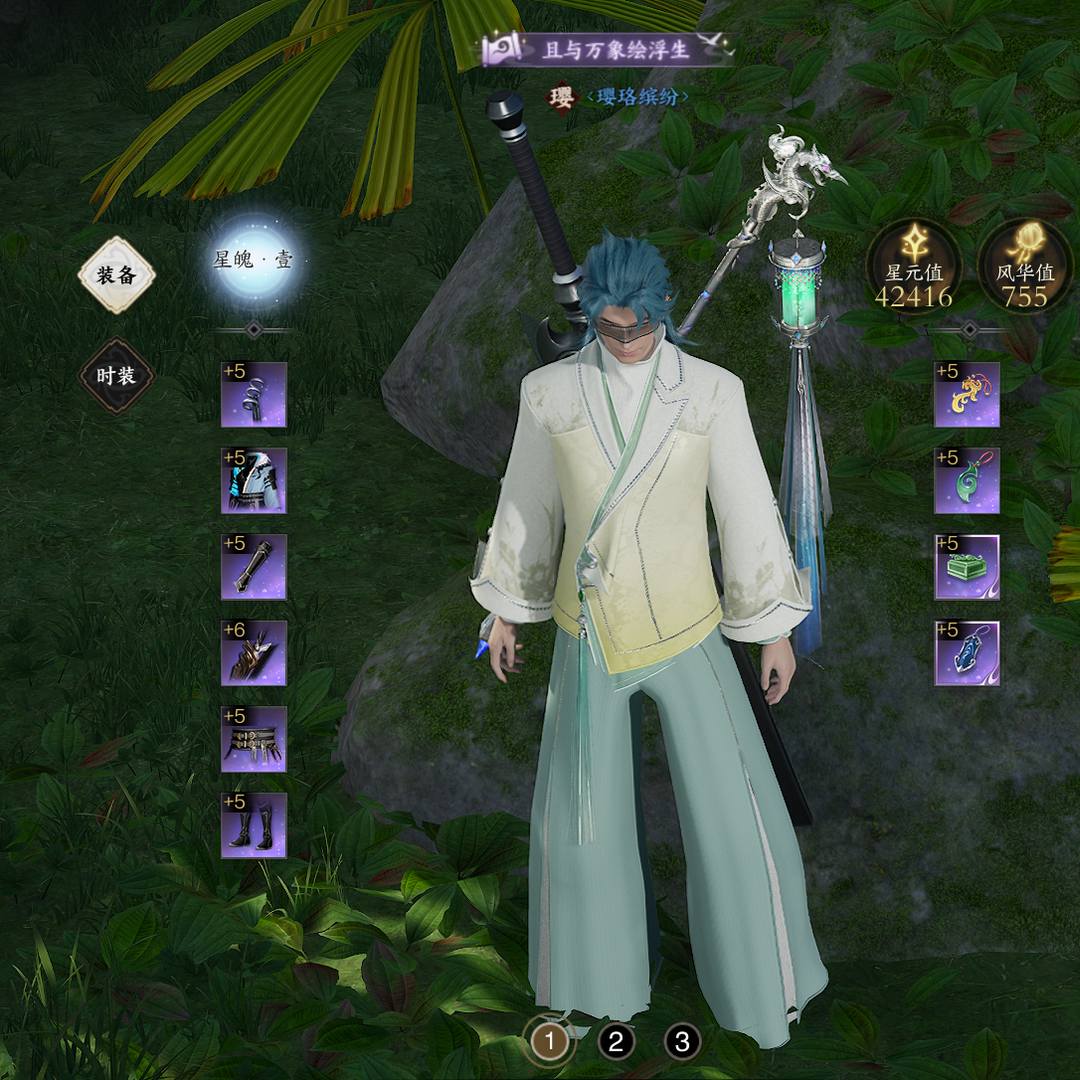Inspect the blue crystal pendant slot
The image size is (1080, 1080).
967,653
